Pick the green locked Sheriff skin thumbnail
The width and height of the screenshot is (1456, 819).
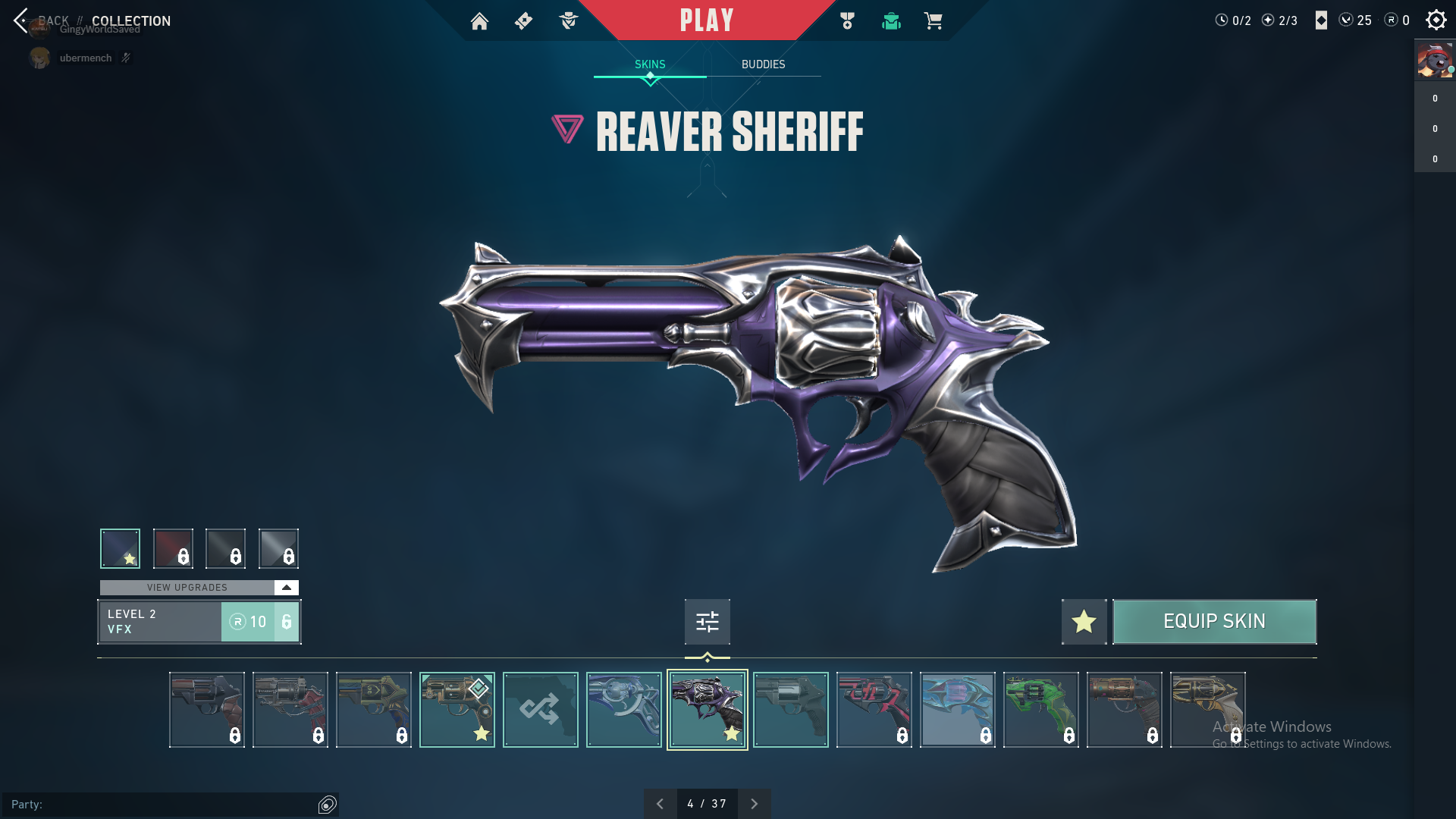1040,710
